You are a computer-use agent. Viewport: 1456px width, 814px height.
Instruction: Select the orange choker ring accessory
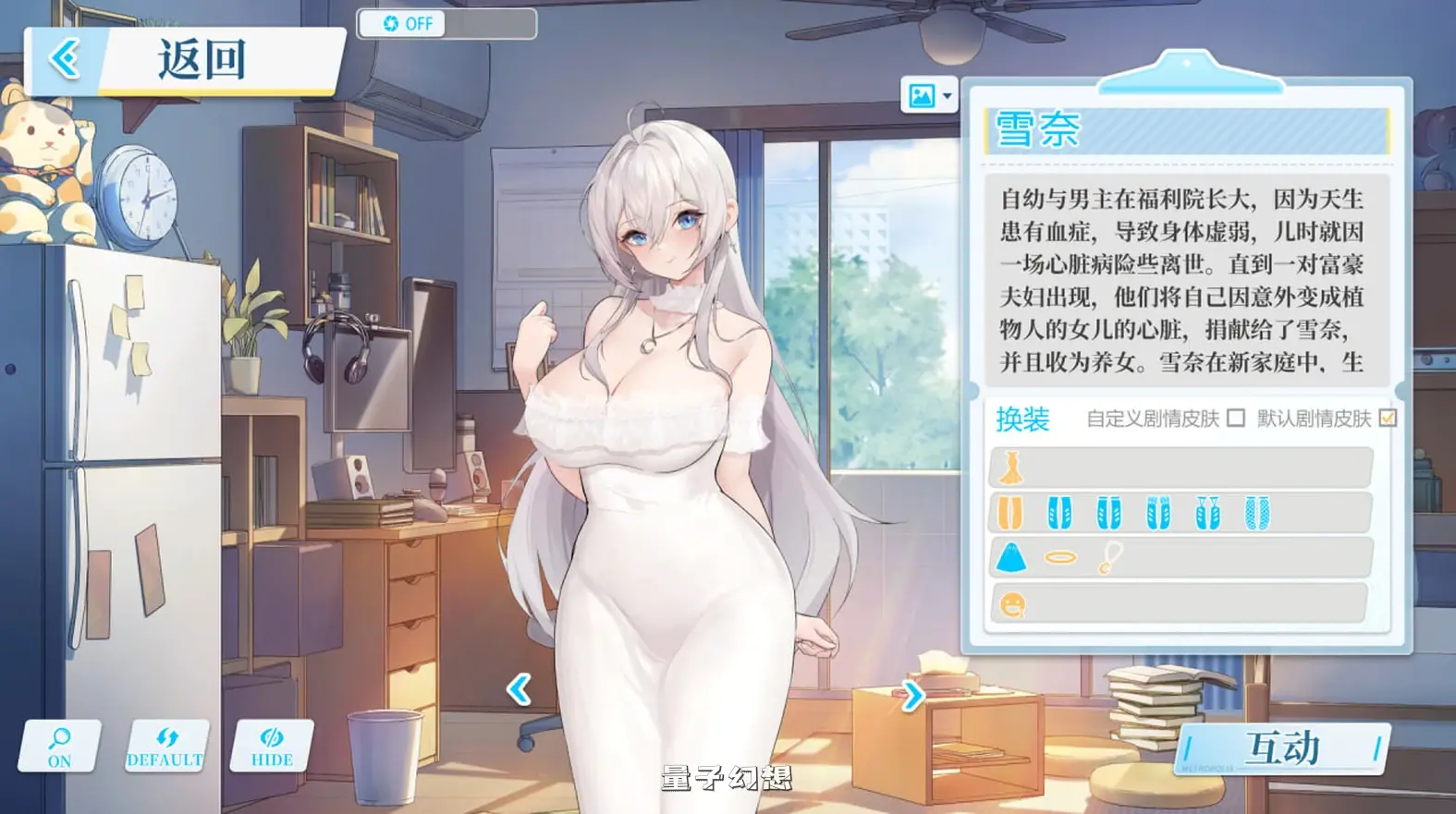[1060, 556]
